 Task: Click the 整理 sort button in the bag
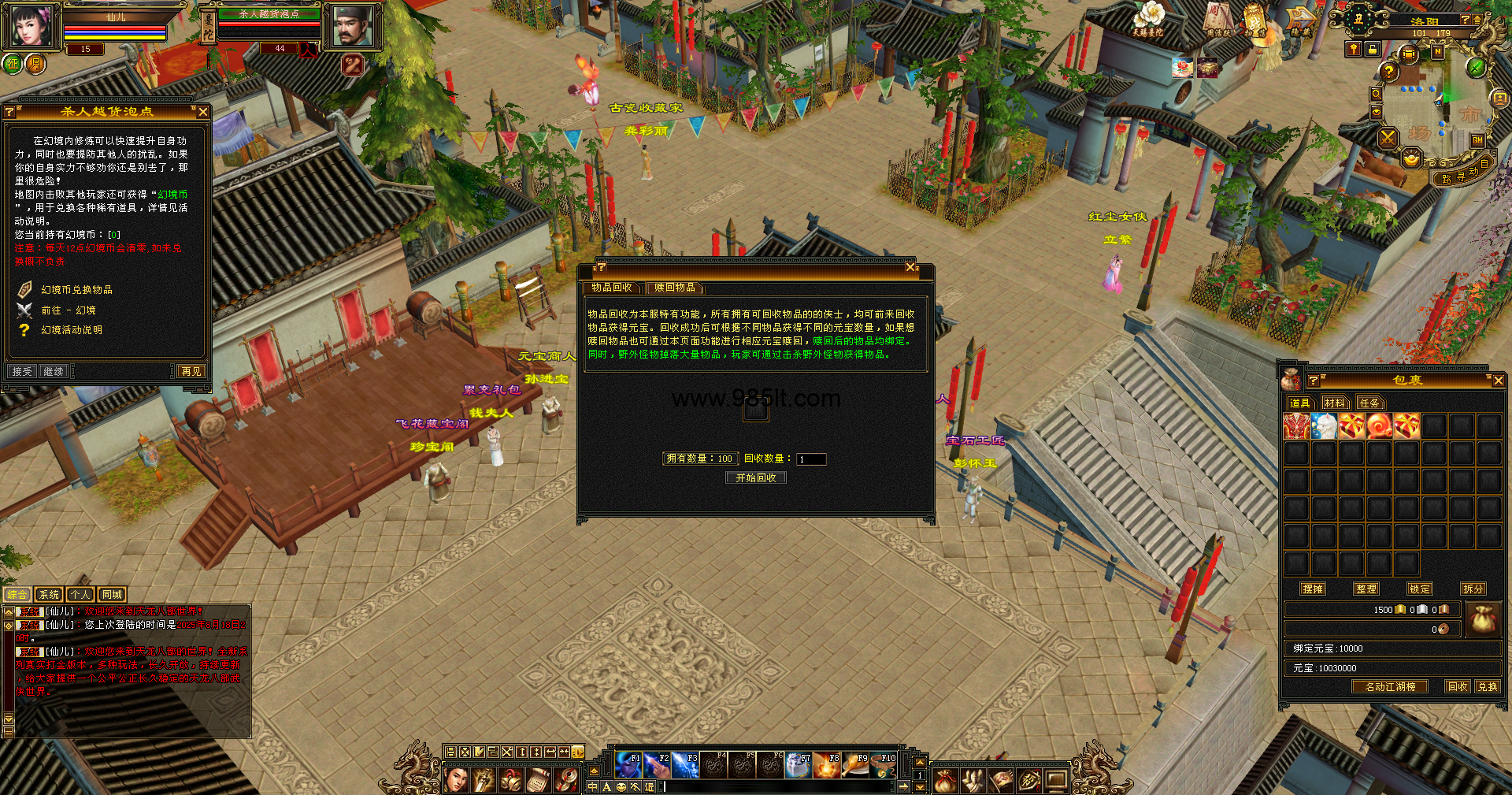(1366, 589)
